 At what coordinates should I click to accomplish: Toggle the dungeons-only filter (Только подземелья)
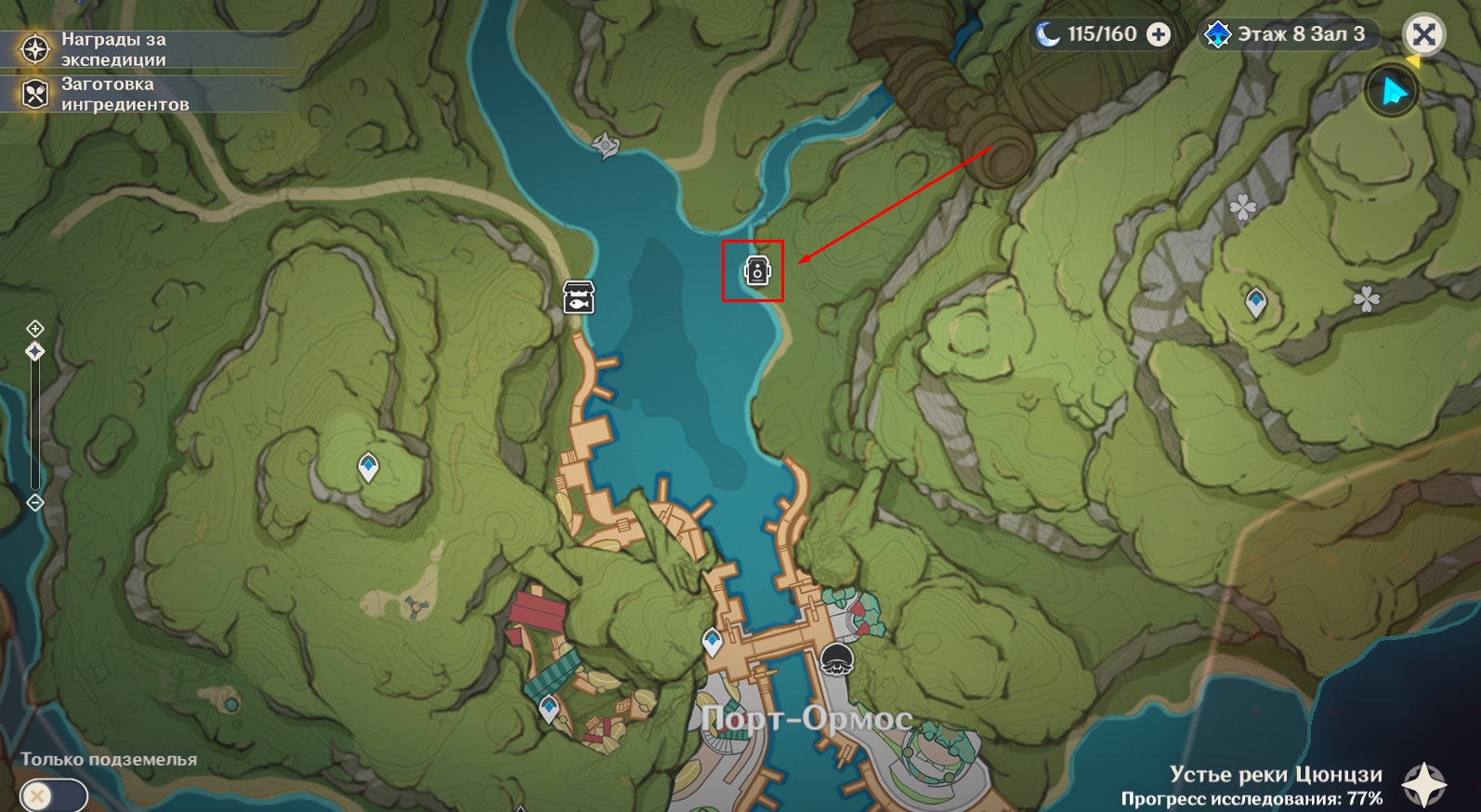tap(53, 796)
